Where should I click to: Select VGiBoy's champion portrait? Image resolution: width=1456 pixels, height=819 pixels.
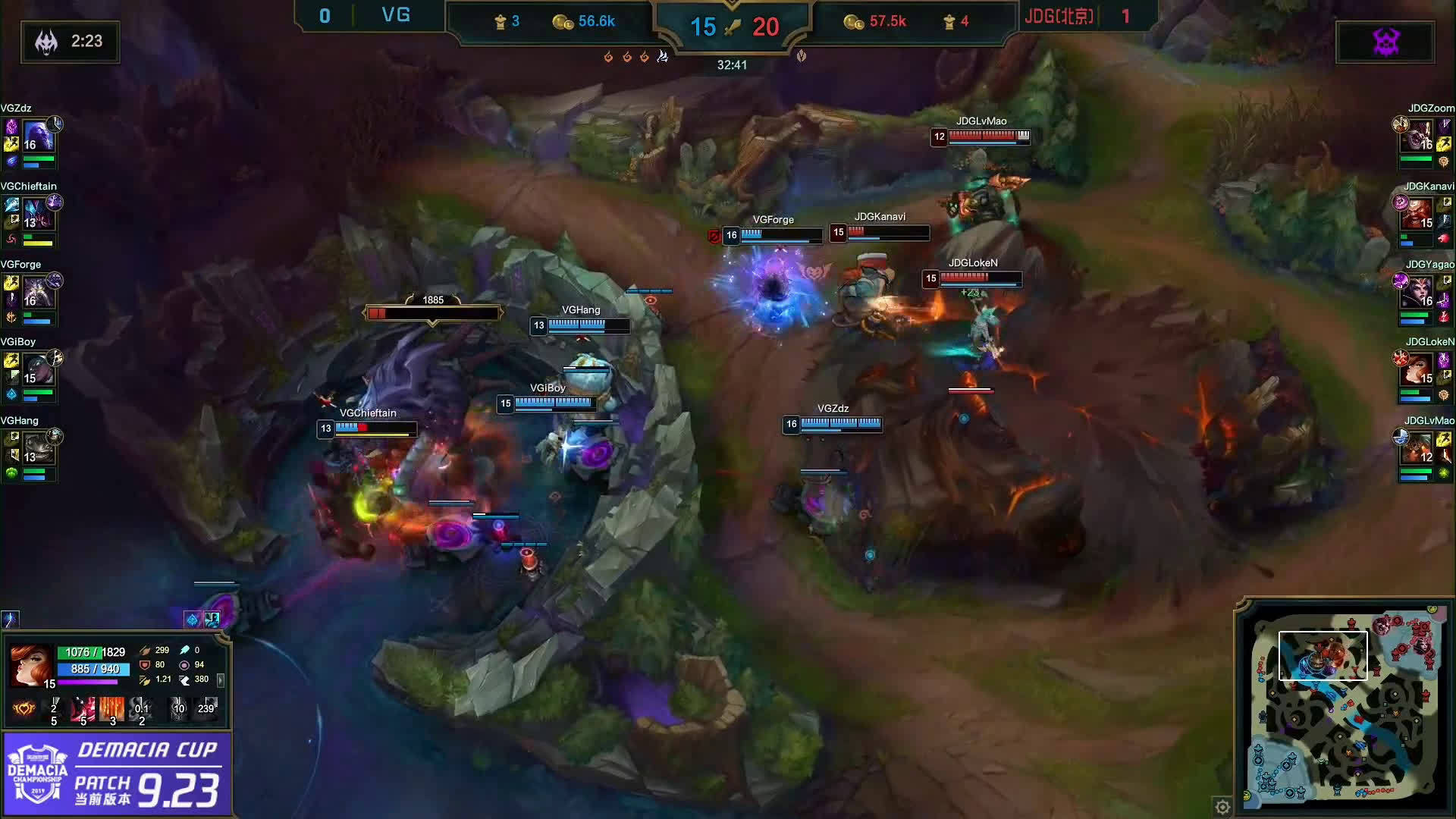click(x=36, y=371)
